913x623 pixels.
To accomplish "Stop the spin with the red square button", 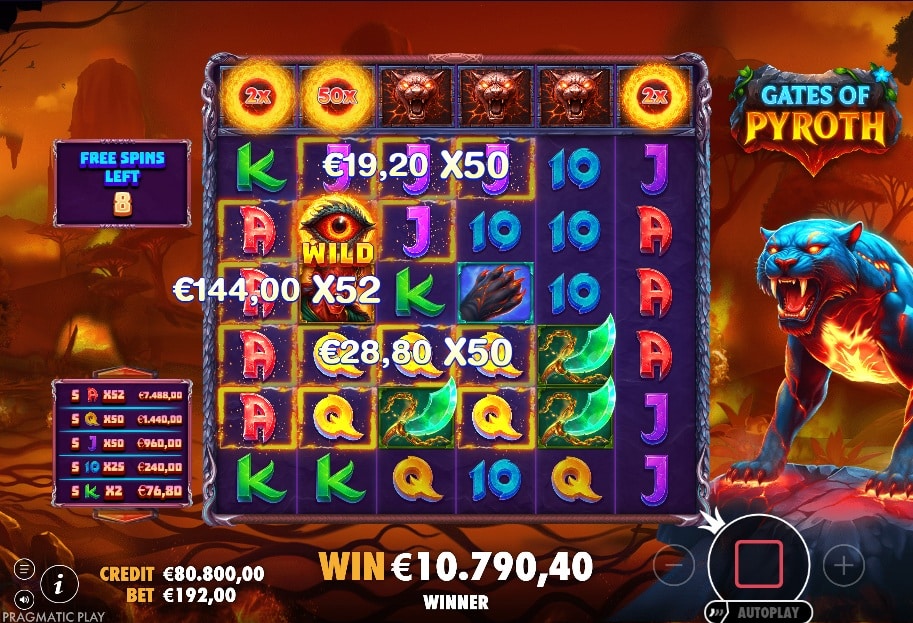I will click(759, 565).
